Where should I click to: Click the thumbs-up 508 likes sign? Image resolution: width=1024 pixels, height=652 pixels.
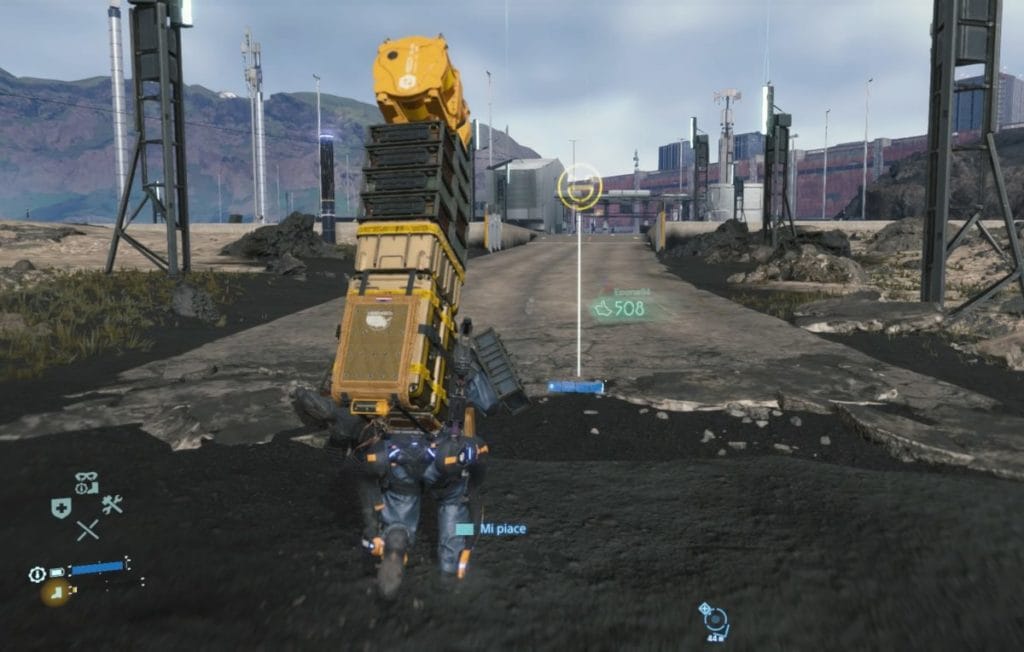point(619,309)
